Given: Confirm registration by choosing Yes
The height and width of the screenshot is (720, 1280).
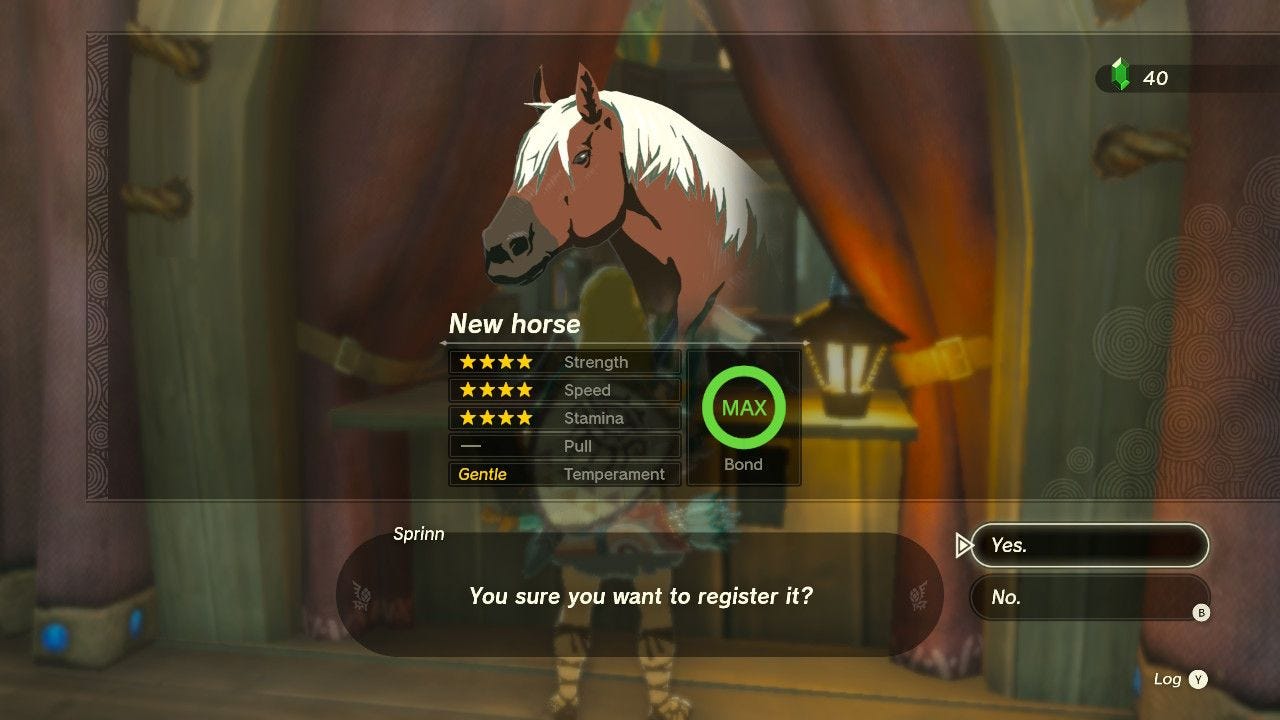Looking at the screenshot, I should click(x=1090, y=545).
